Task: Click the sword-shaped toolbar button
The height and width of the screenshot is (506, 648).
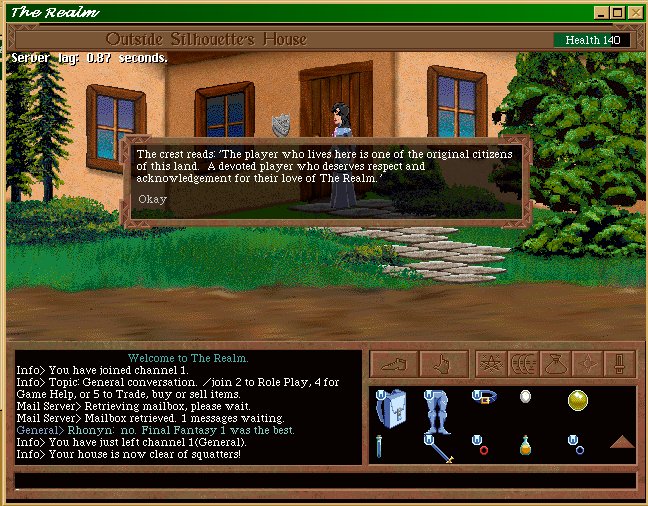Action: (x=620, y=364)
